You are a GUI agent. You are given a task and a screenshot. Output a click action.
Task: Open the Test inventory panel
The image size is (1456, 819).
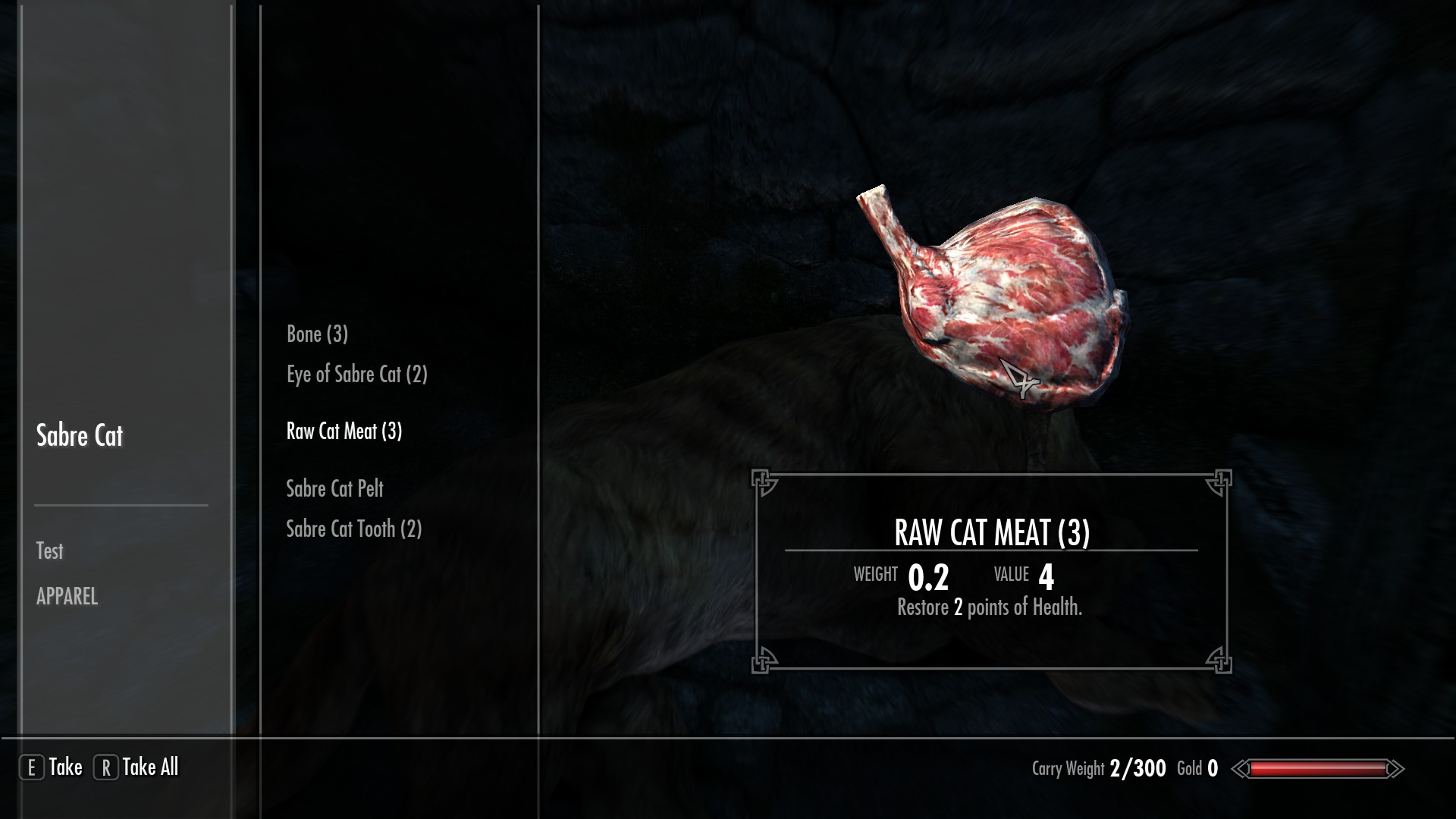click(x=50, y=551)
